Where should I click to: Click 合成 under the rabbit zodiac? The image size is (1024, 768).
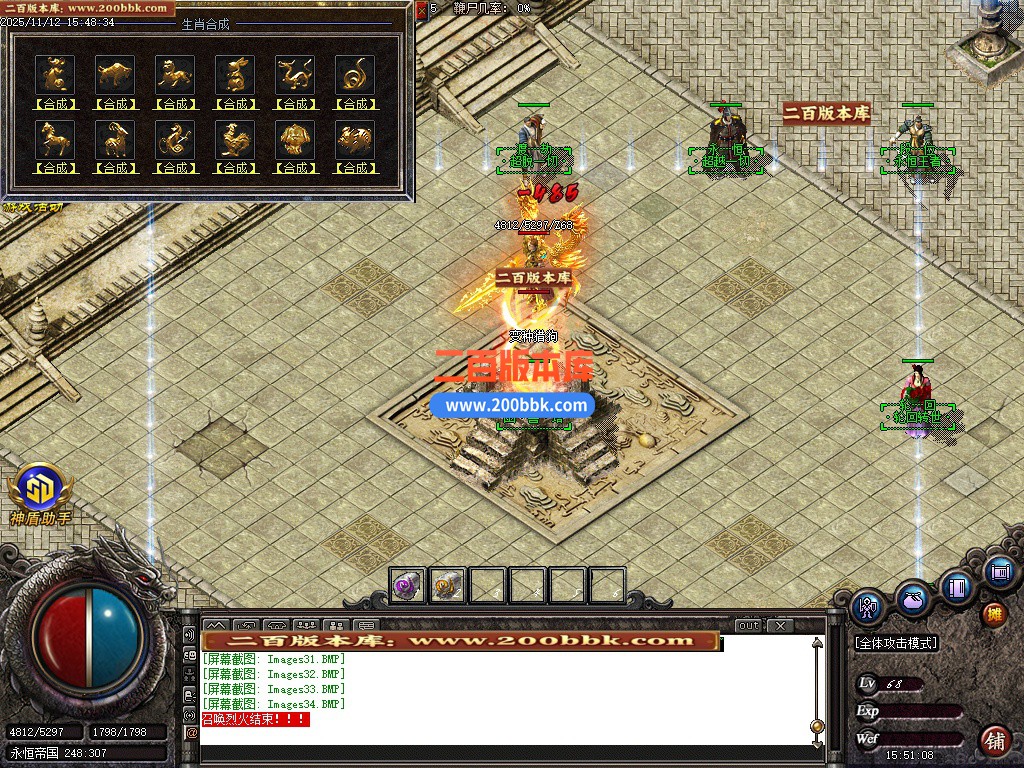235,103
